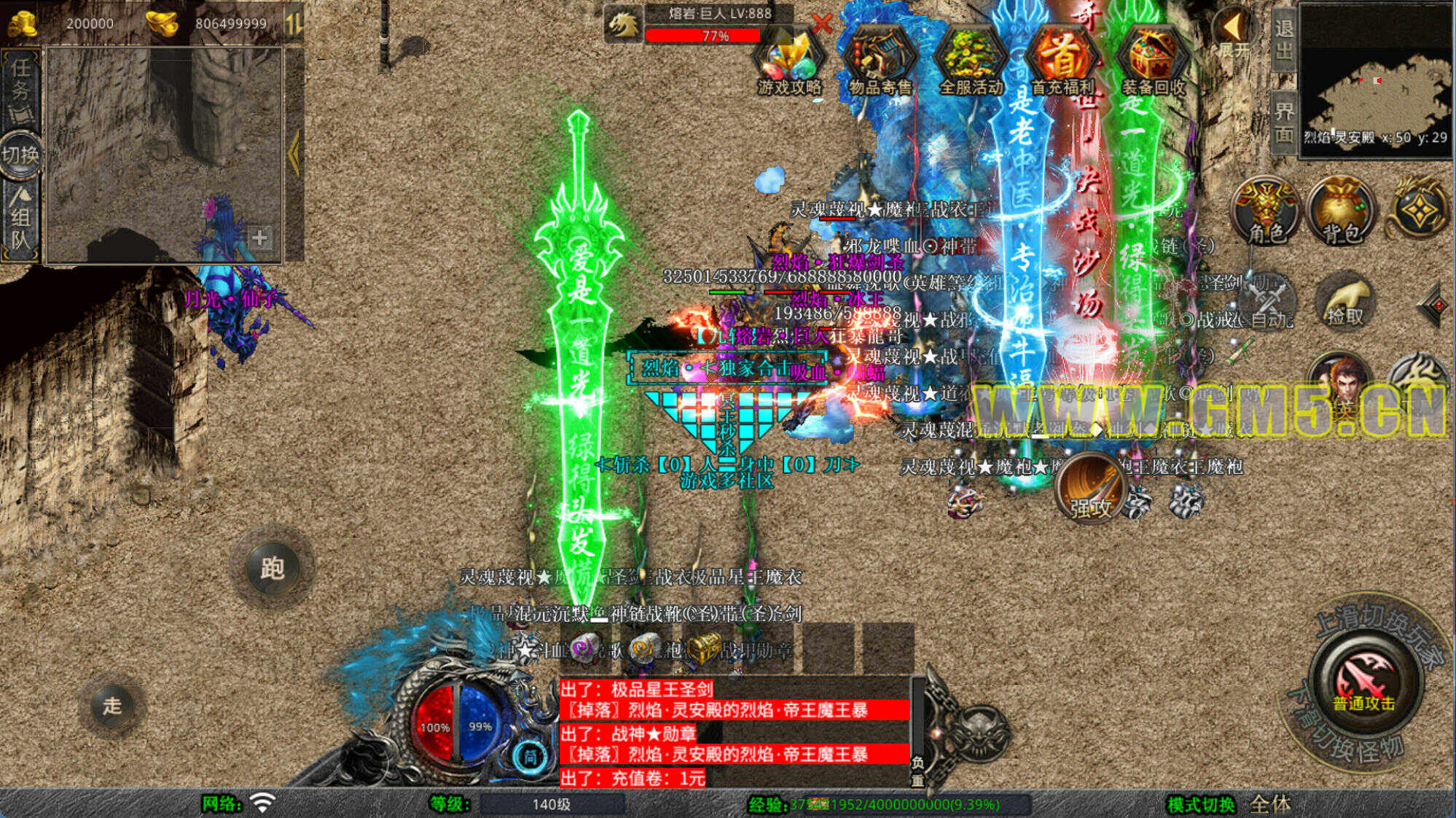The height and width of the screenshot is (818, 1456).
Task: Click 模式切换 attack mode switch
Action: click(x=1201, y=805)
